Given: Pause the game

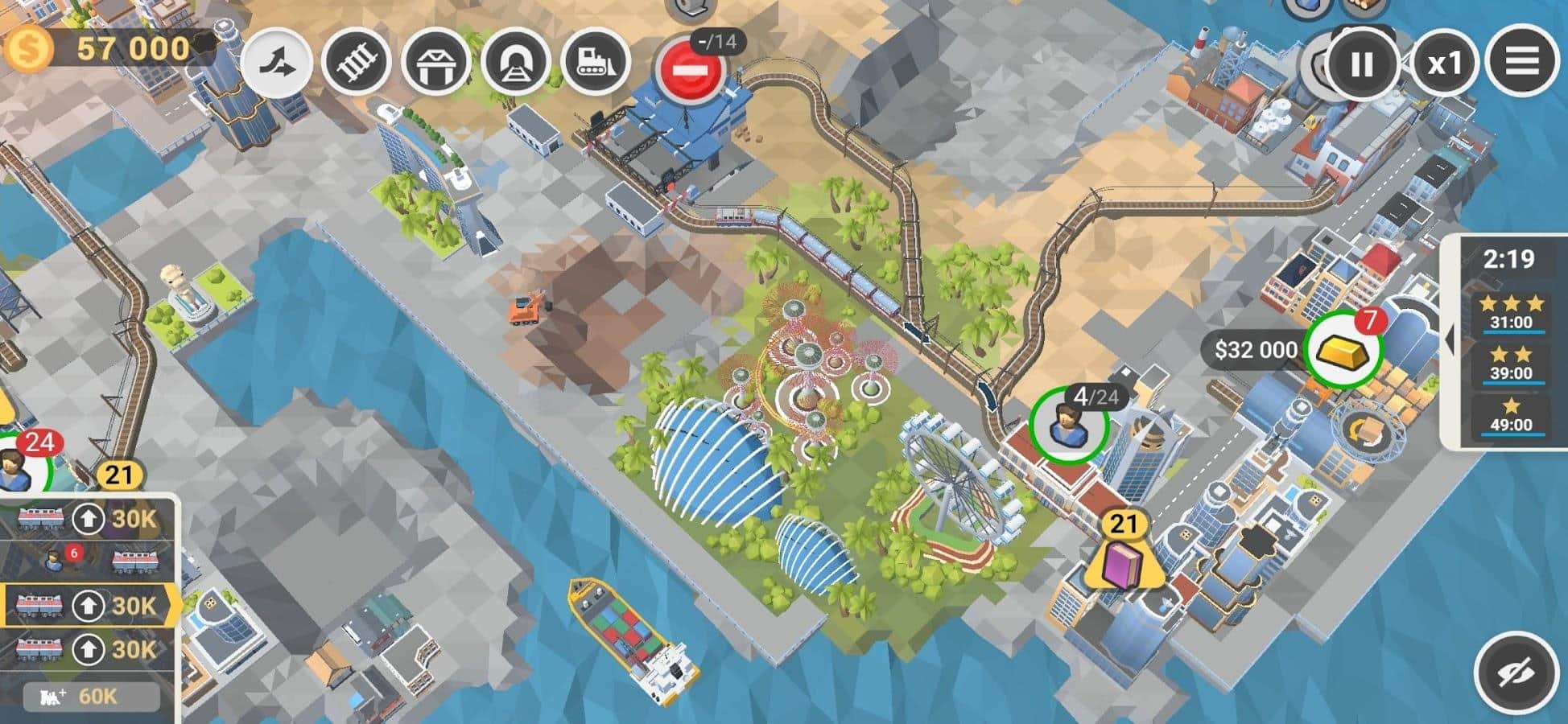Looking at the screenshot, I should tap(1360, 64).
